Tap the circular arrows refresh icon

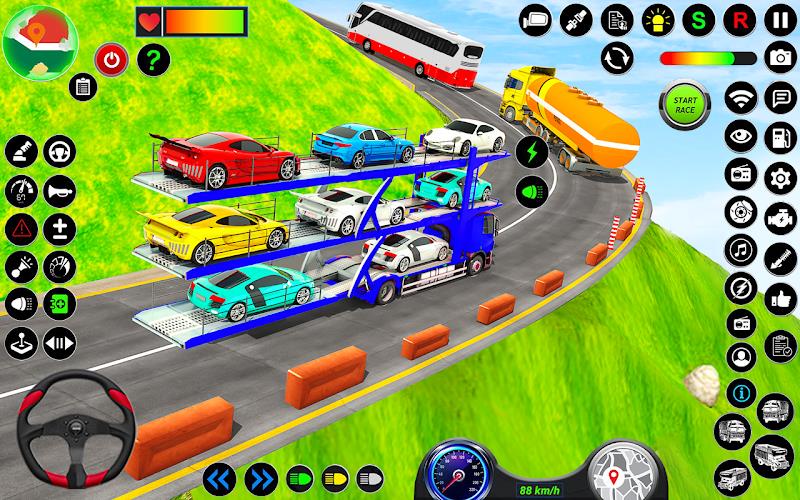617,57
